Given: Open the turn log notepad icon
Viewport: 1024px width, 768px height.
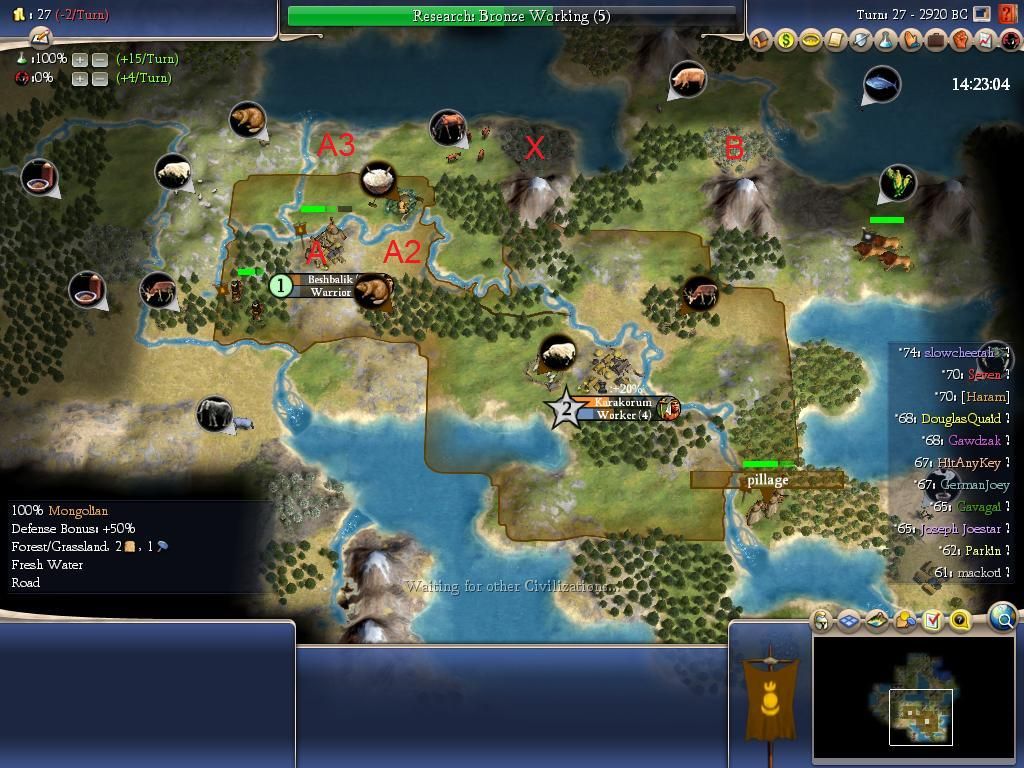Looking at the screenshot, I should tap(40, 38).
